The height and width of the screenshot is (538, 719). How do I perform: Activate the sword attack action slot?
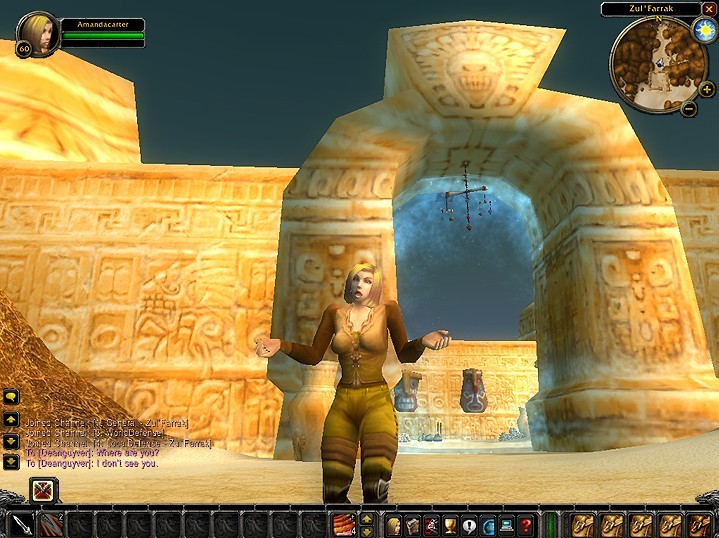22,524
